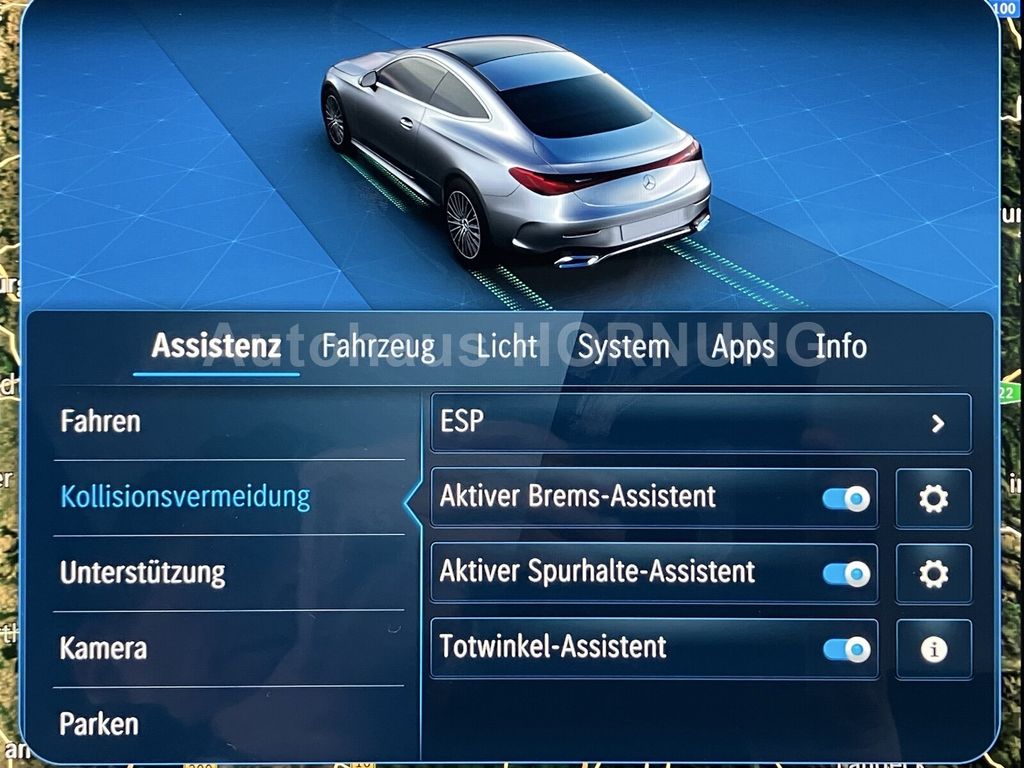Choose the Fahren category

coord(100,421)
